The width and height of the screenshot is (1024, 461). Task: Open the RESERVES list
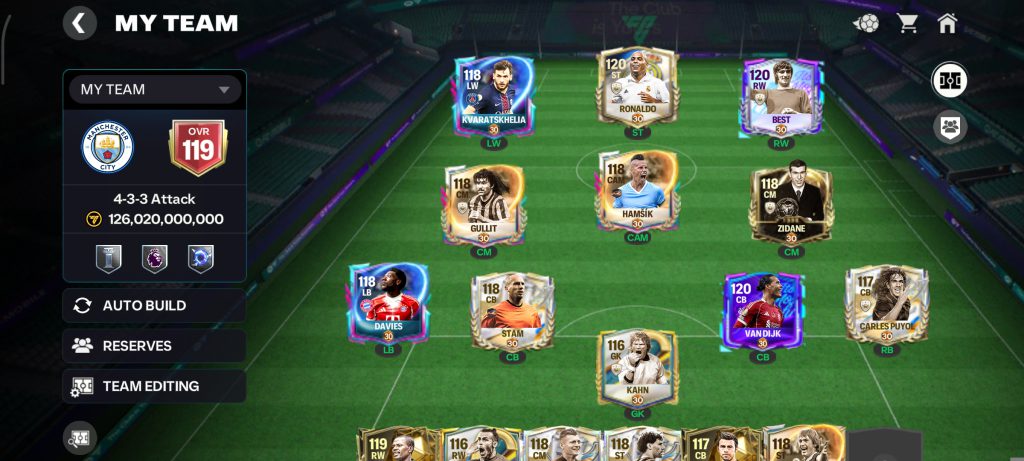(154, 346)
